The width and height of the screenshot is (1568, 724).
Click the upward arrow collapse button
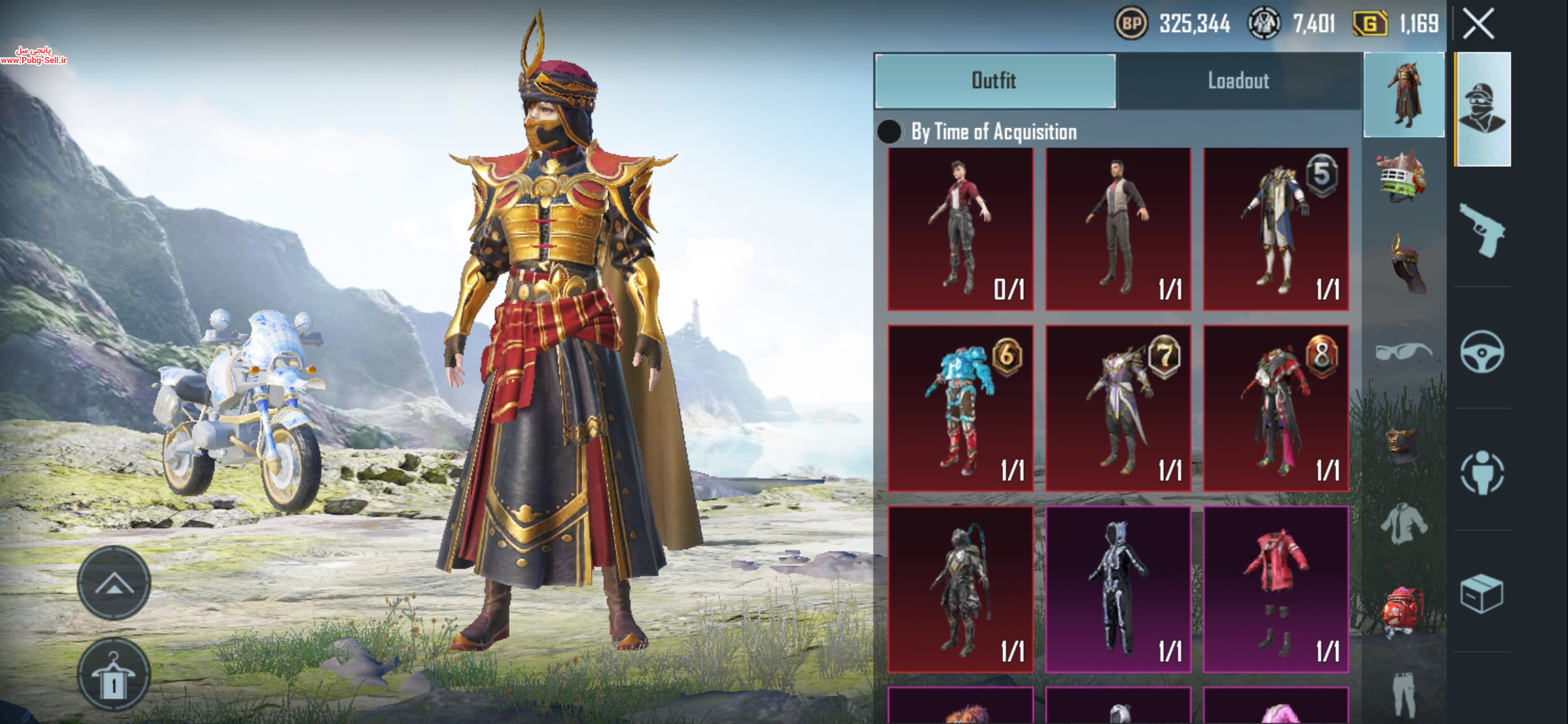[x=114, y=583]
